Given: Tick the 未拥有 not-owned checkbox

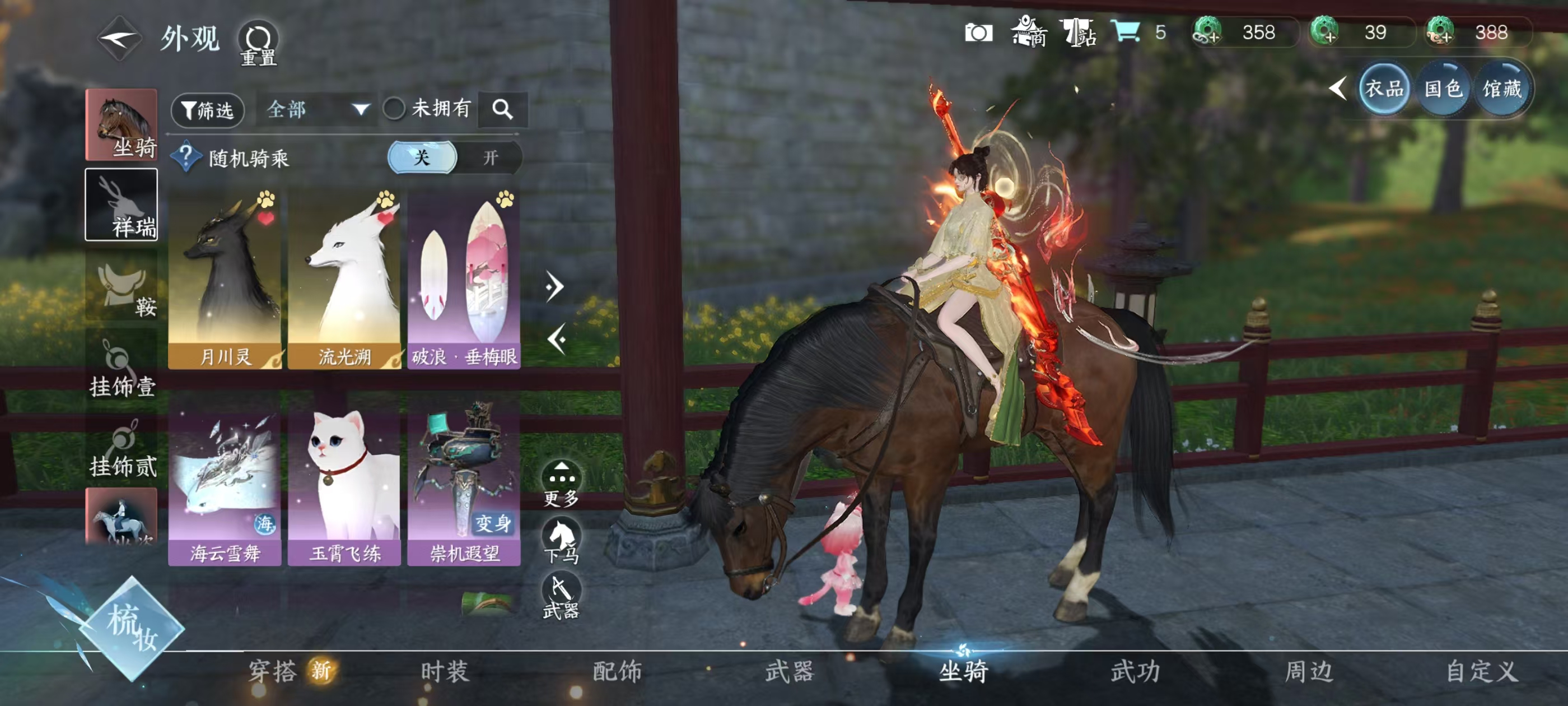Looking at the screenshot, I should click(x=394, y=109).
